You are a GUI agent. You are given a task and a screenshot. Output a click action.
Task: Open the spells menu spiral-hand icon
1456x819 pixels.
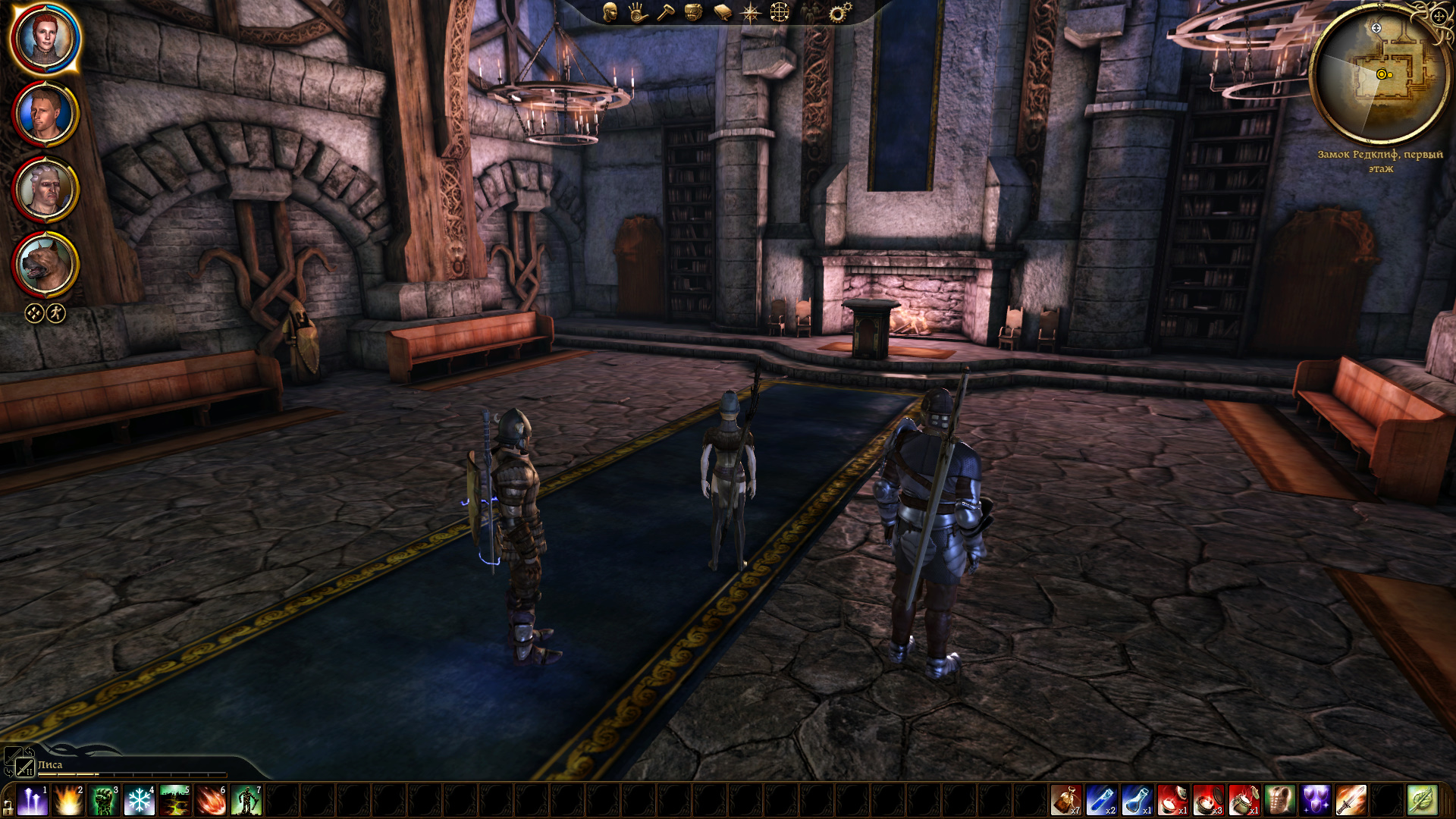coord(637,12)
